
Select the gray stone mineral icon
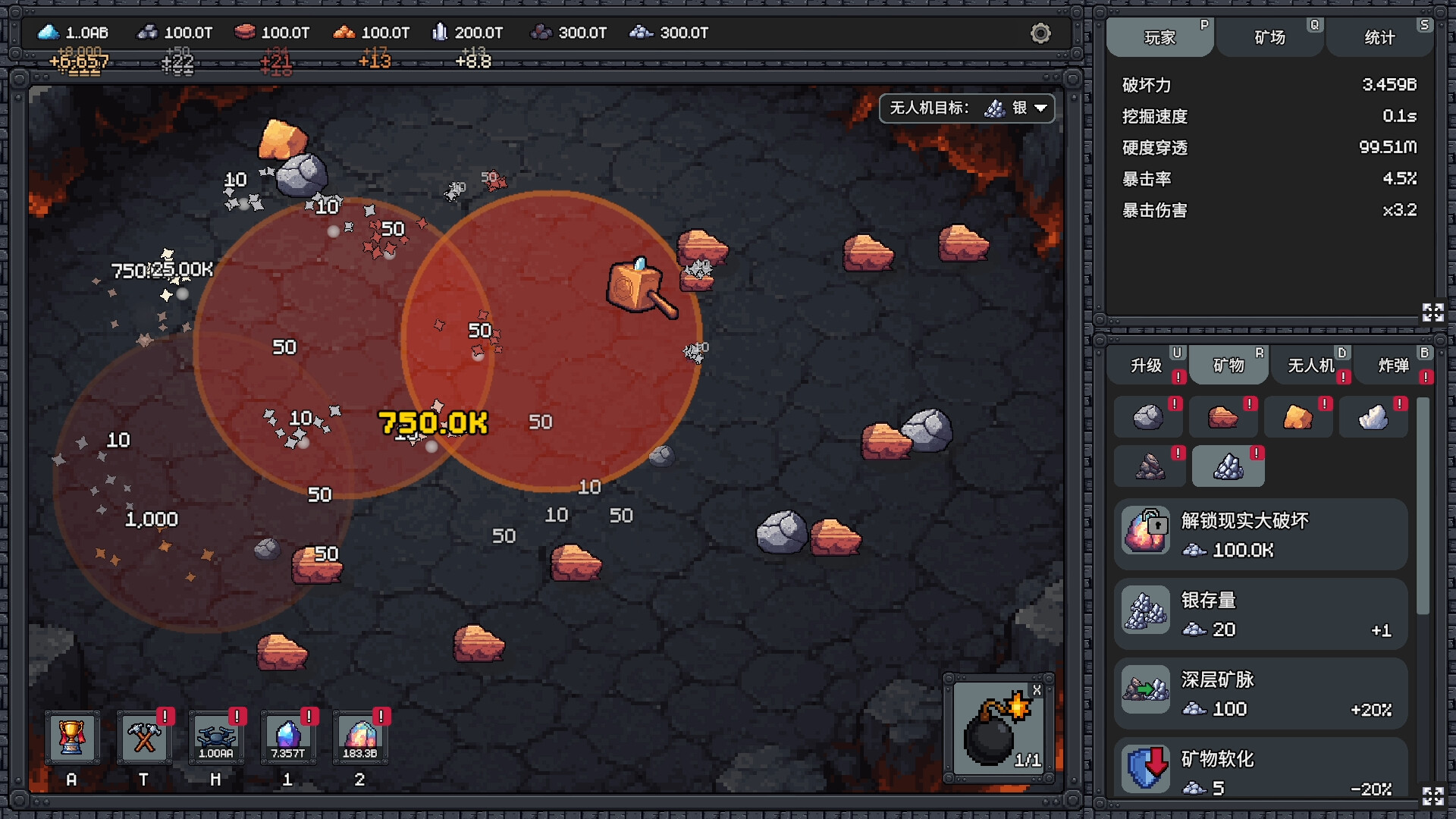tap(1149, 416)
